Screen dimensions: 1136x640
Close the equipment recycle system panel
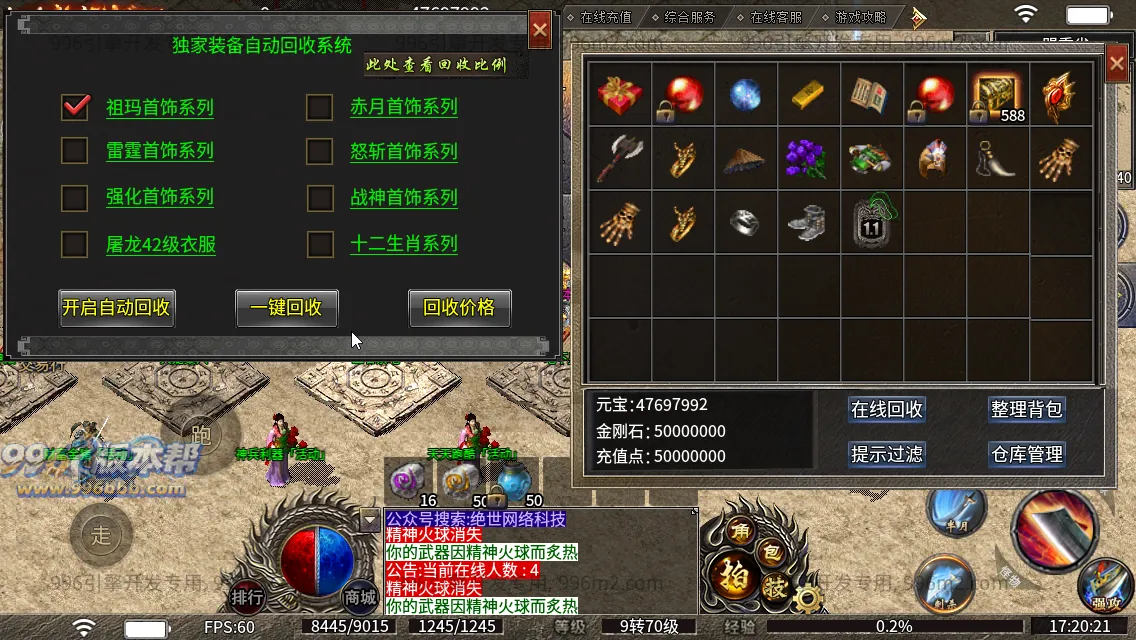click(540, 30)
